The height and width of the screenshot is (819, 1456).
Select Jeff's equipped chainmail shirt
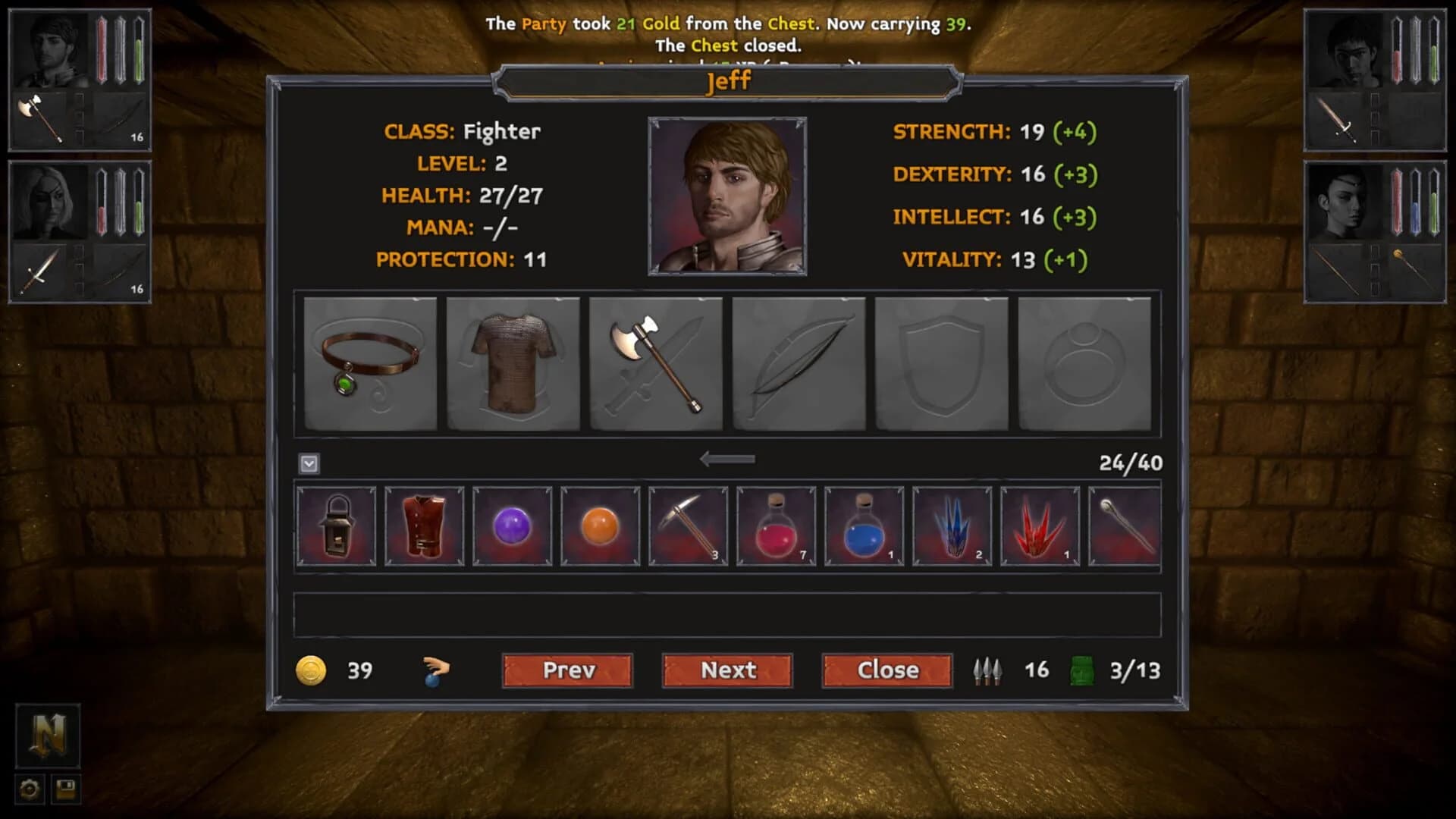coord(513,364)
